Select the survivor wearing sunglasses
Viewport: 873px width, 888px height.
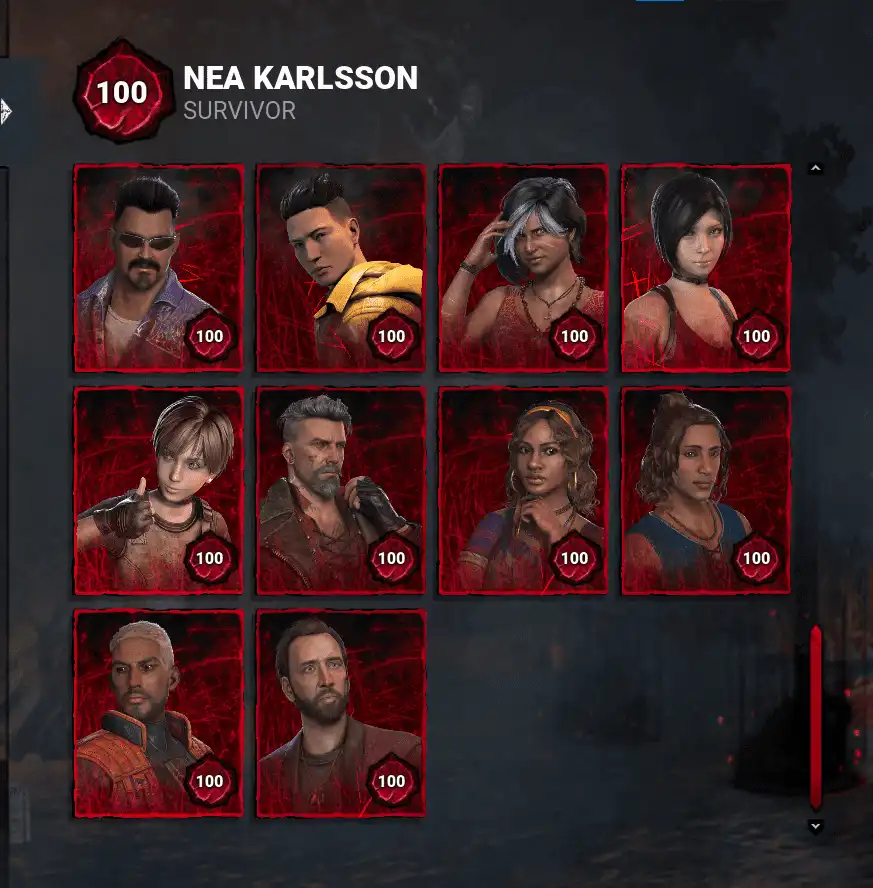[x=159, y=268]
